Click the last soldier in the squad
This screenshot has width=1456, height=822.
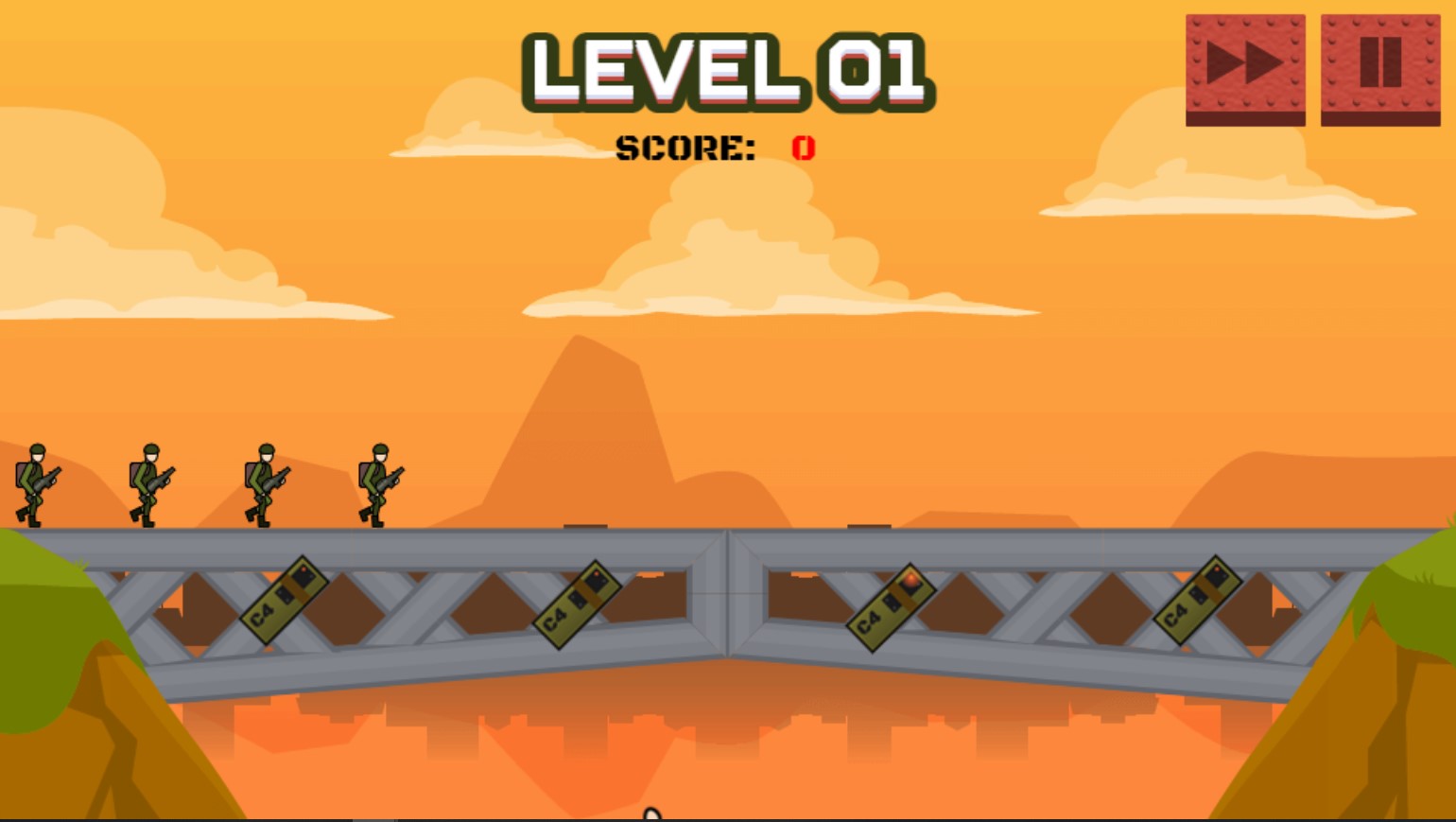[38, 484]
